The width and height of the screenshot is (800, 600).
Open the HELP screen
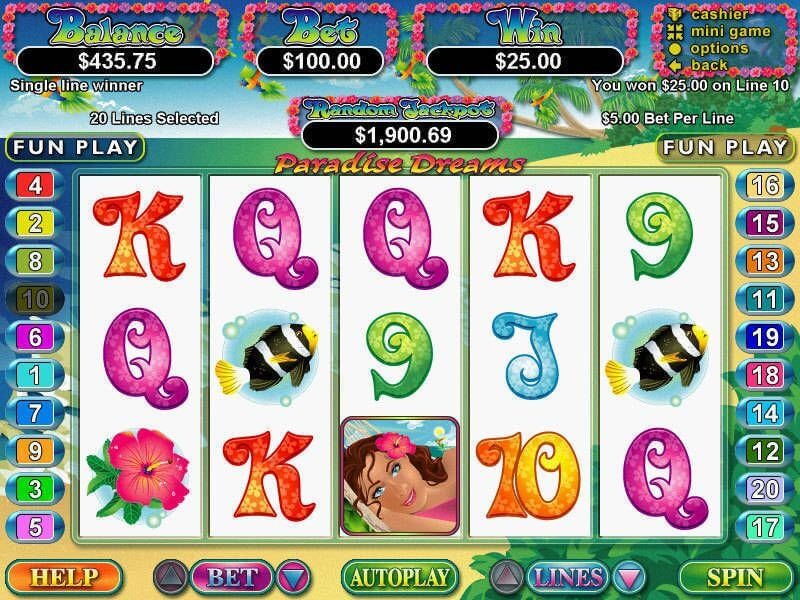(62, 577)
